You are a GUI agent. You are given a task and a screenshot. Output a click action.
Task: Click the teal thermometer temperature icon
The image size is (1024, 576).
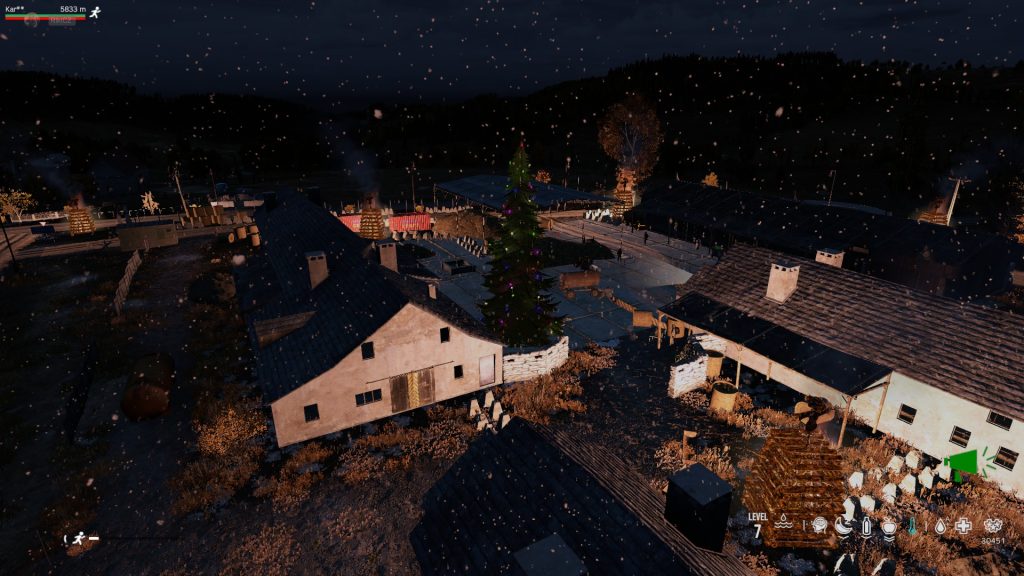[x=914, y=524]
